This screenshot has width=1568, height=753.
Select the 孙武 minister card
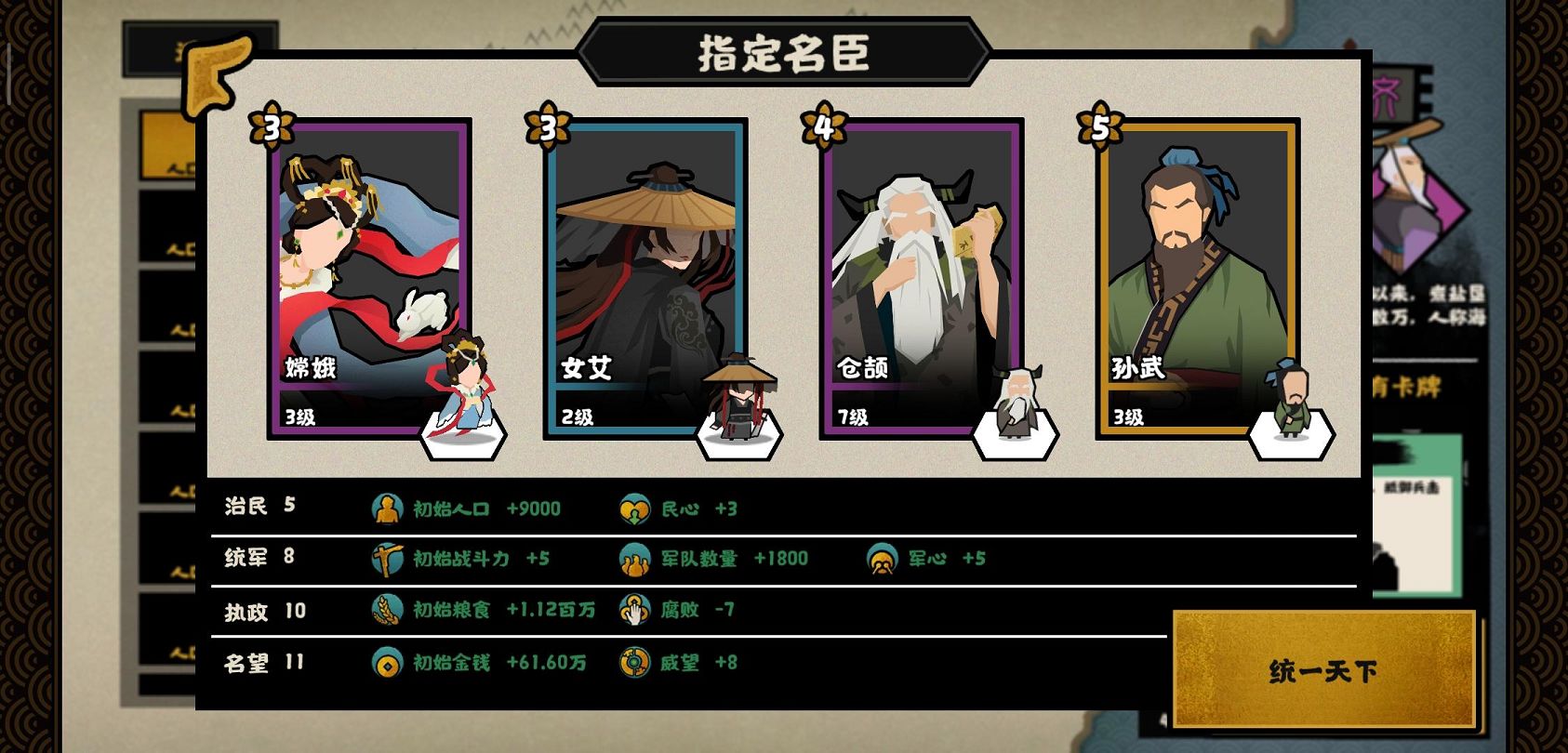1197,277
